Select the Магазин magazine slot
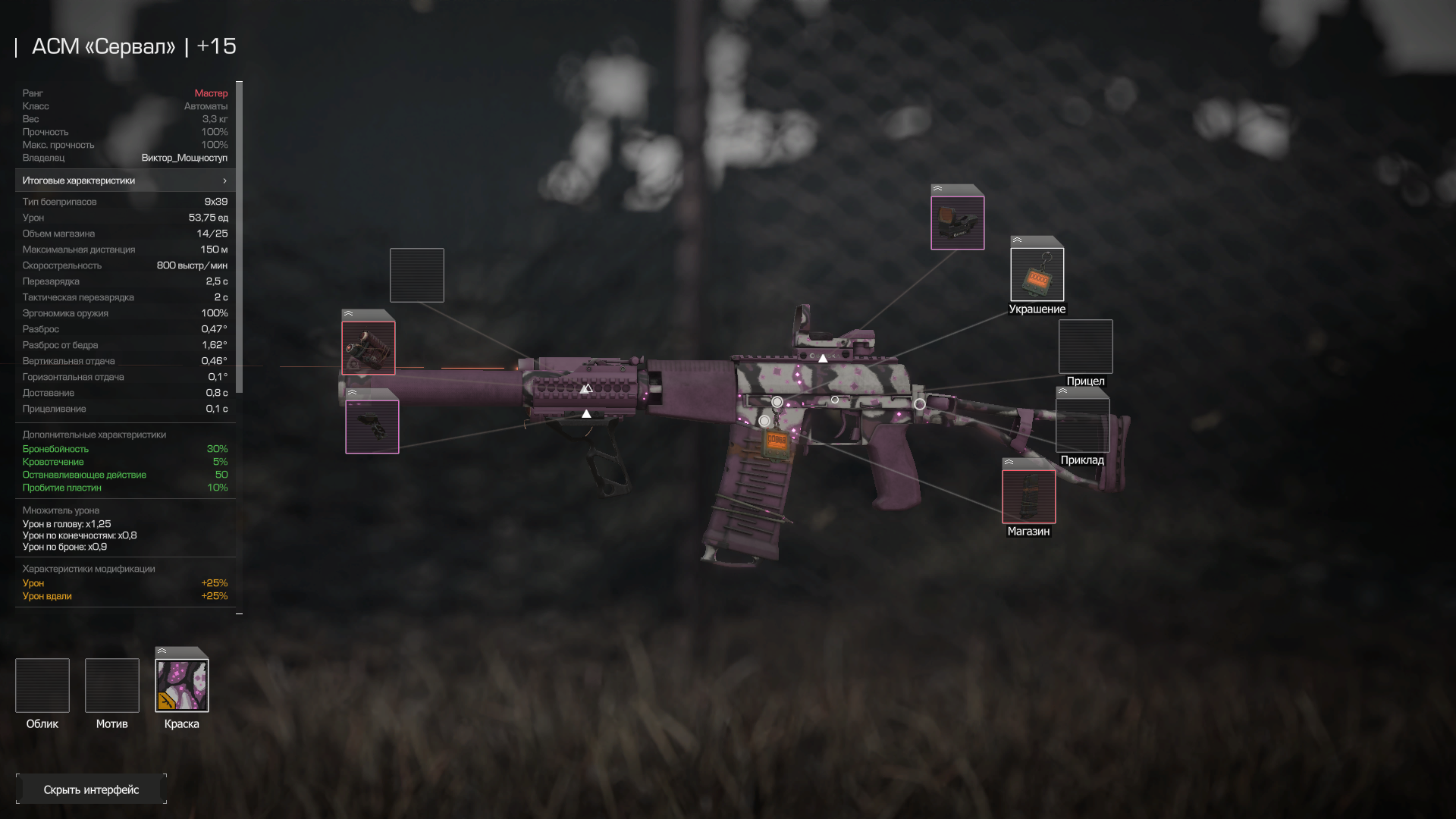This screenshot has height=819, width=1456. tap(1028, 497)
